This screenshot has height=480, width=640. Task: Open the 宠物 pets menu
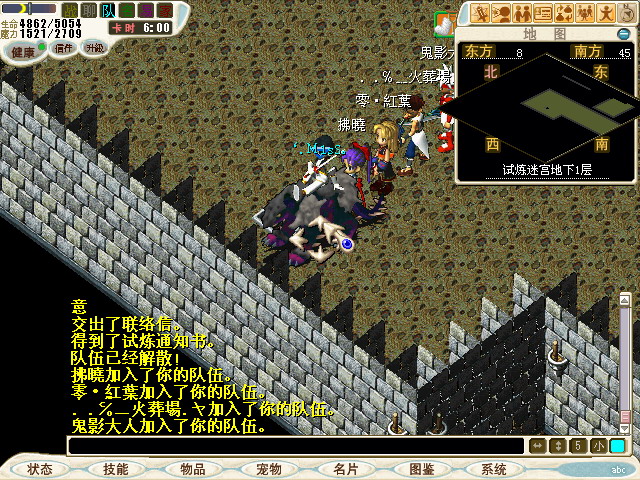click(269, 468)
